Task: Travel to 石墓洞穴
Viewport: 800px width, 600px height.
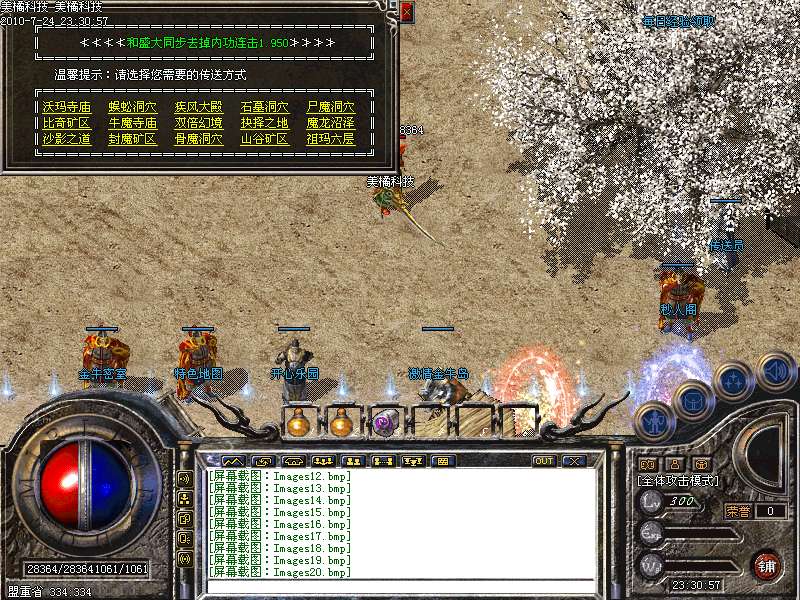Action: pyautogui.click(x=264, y=106)
